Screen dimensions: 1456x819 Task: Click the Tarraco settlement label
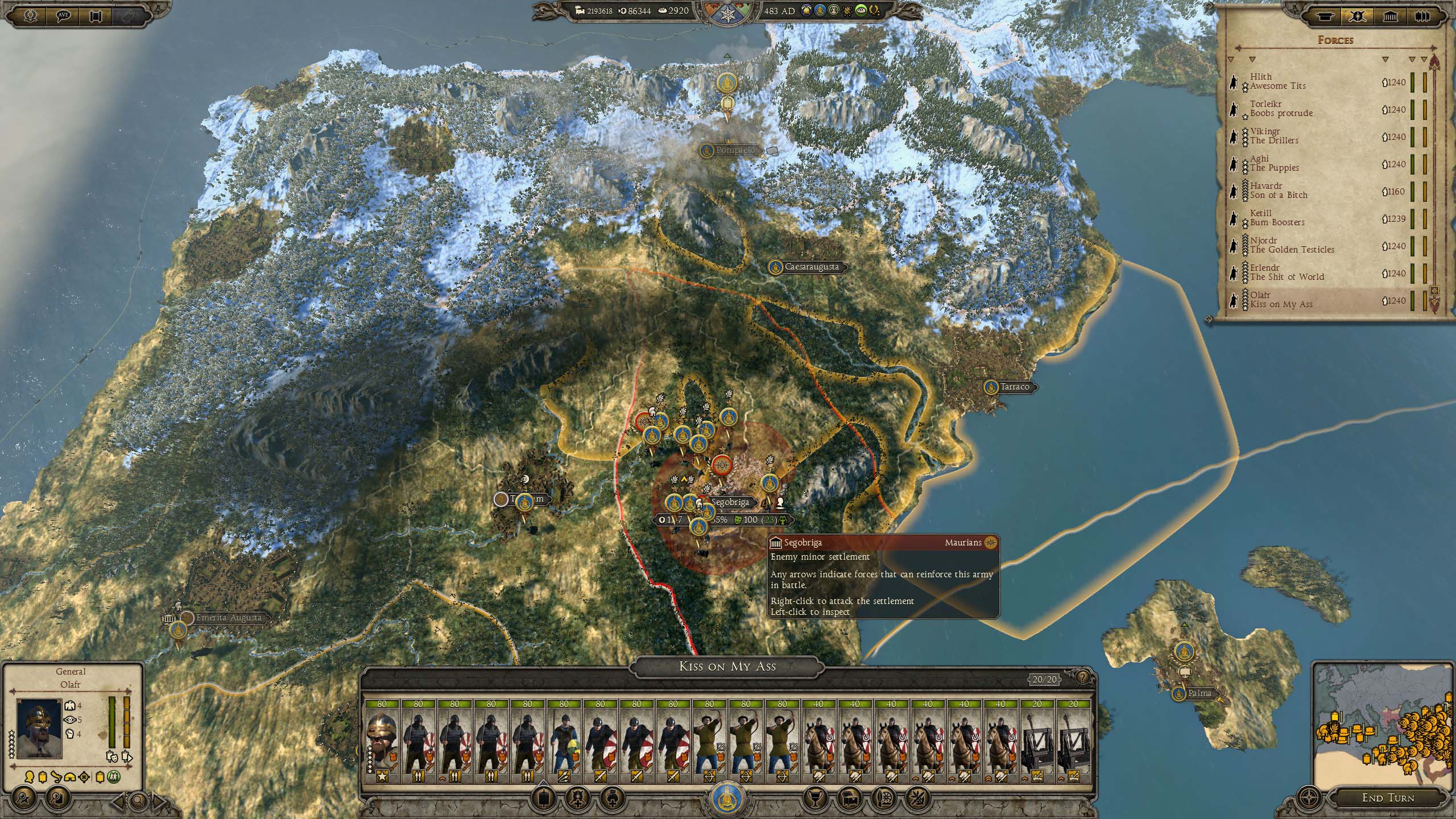[x=1014, y=387]
